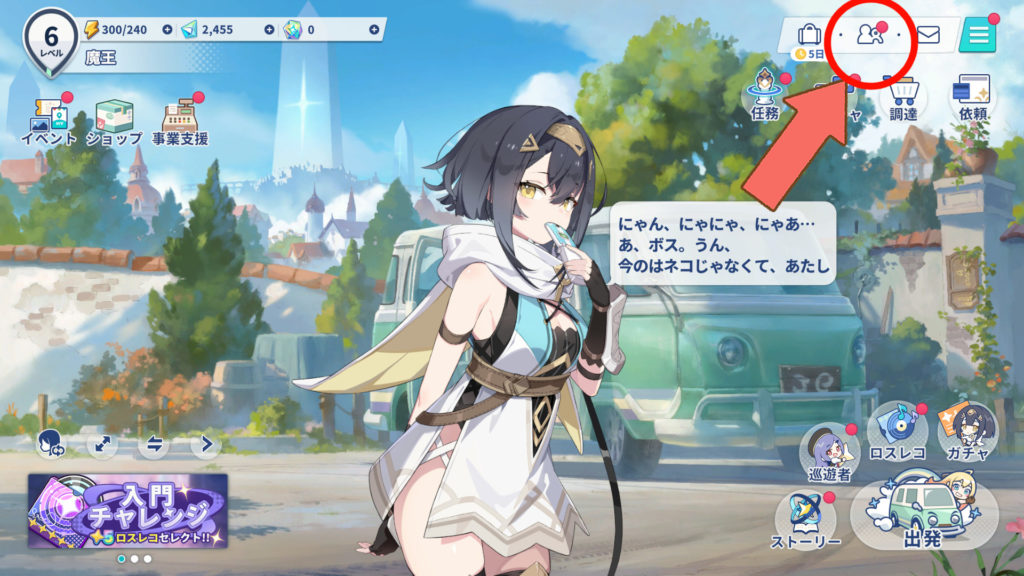Open the ロスレコ disc button
The image size is (1024, 576).
(x=897, y=432)
